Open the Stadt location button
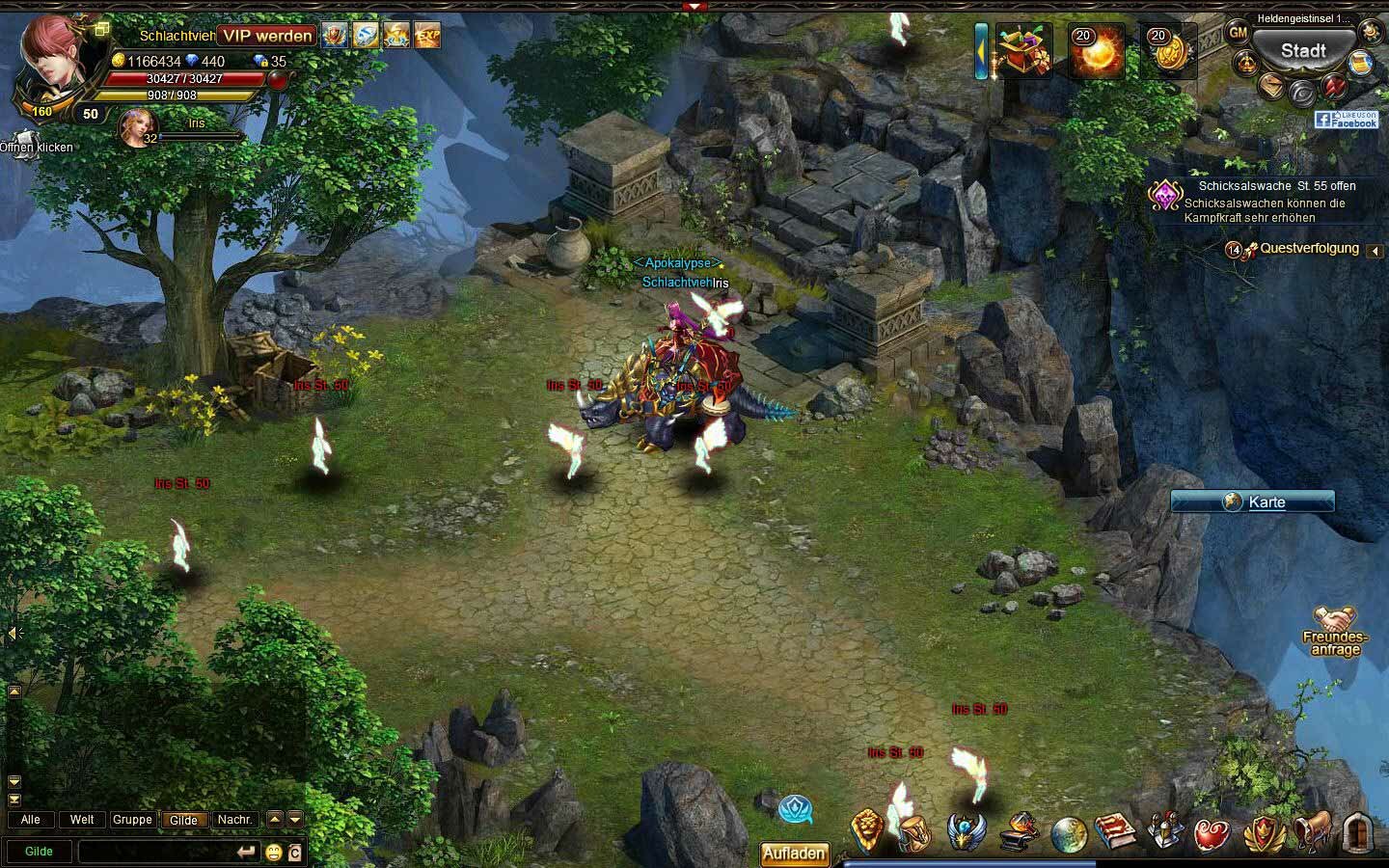The height and width of the screenshot is (868, 1389). [x=1302, y=51]
